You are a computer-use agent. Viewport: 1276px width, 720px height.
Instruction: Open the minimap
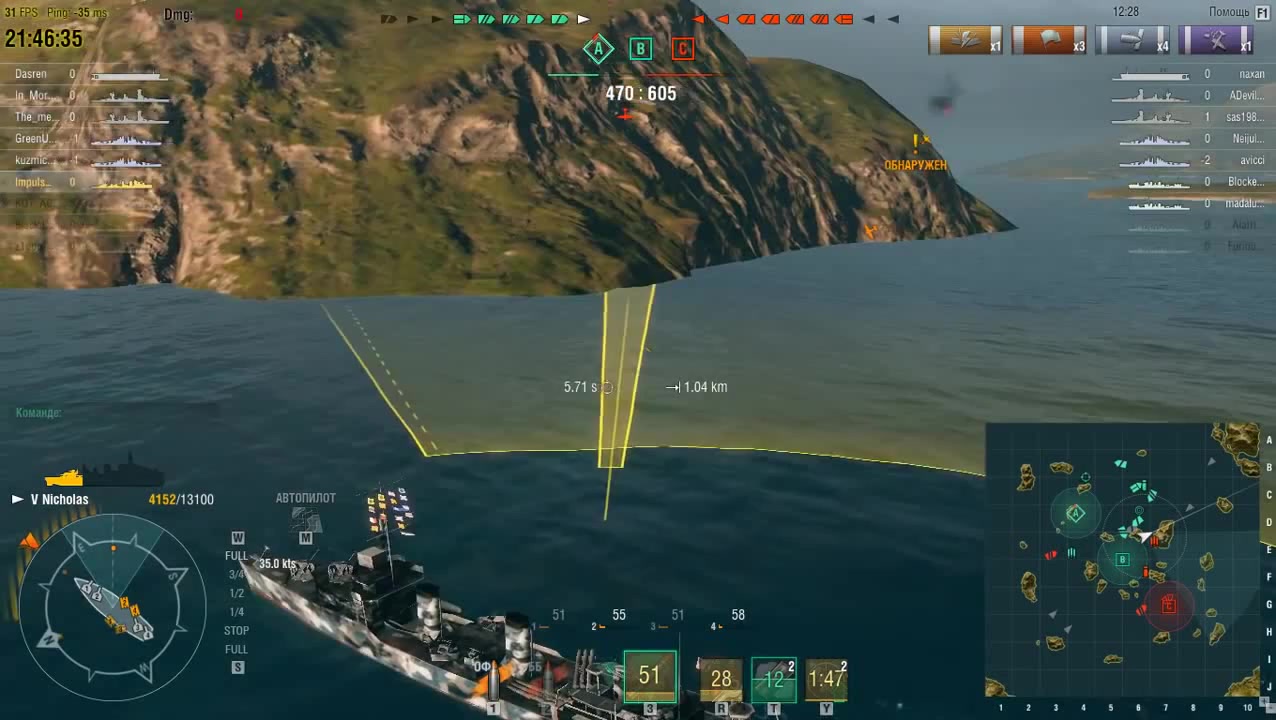(1124, 559)
